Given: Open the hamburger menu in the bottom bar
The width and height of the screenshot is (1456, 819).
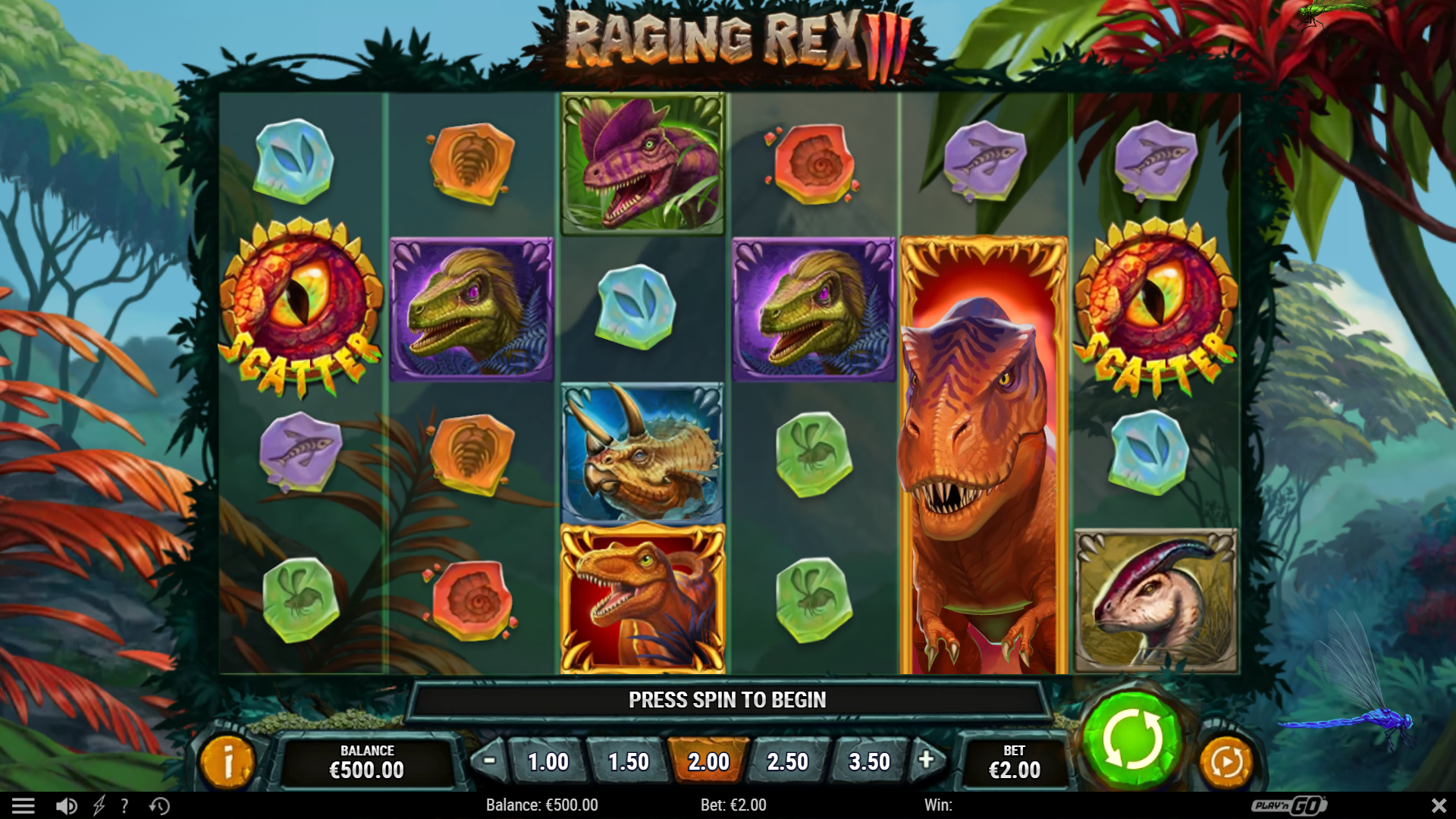Looking at the screenshot, I should pos(25,805).
